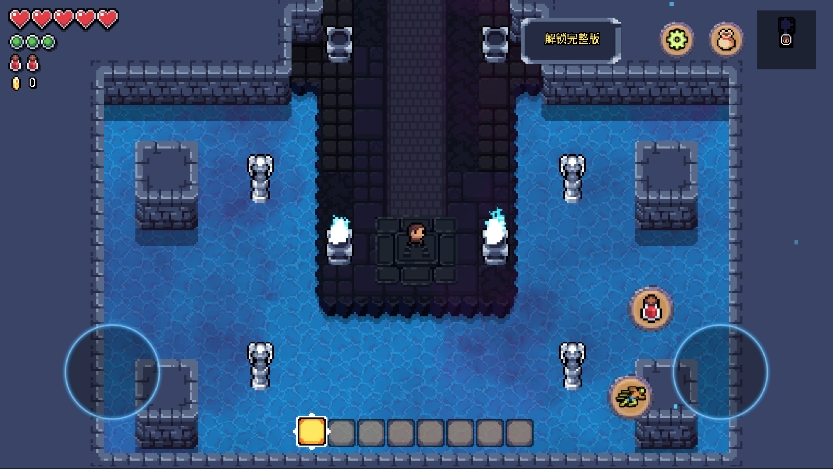
Task: Activate the green dash roll button
Action: [x=630, y=397]
